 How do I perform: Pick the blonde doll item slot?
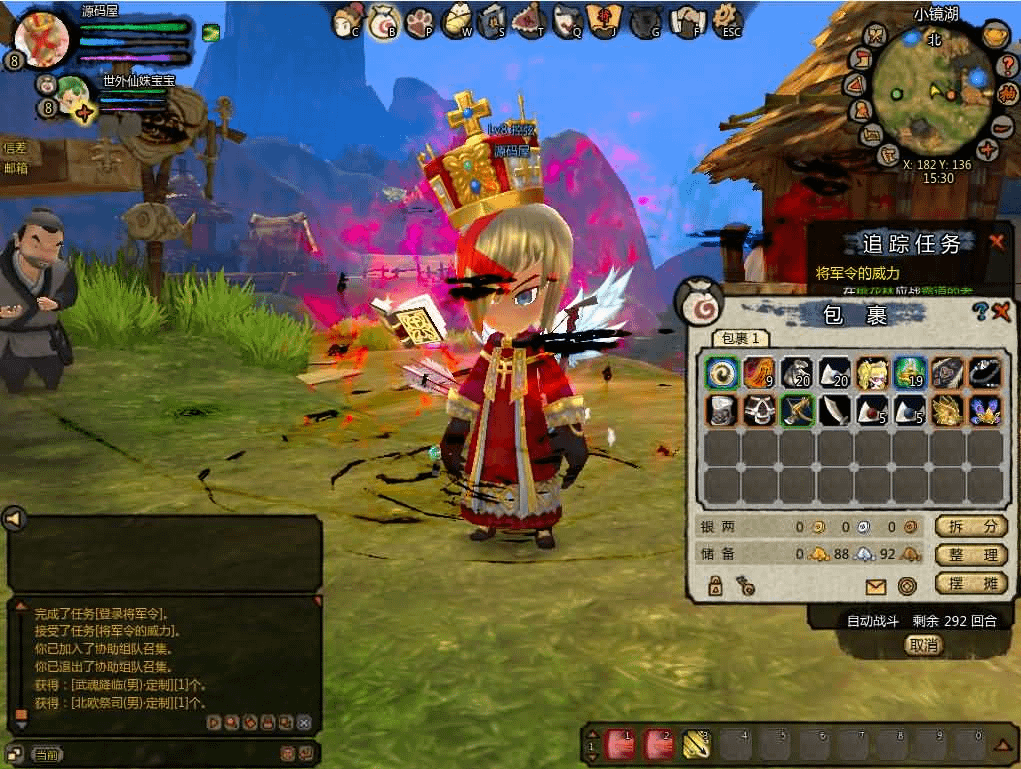pyautogui.click(x=872, y=373)
